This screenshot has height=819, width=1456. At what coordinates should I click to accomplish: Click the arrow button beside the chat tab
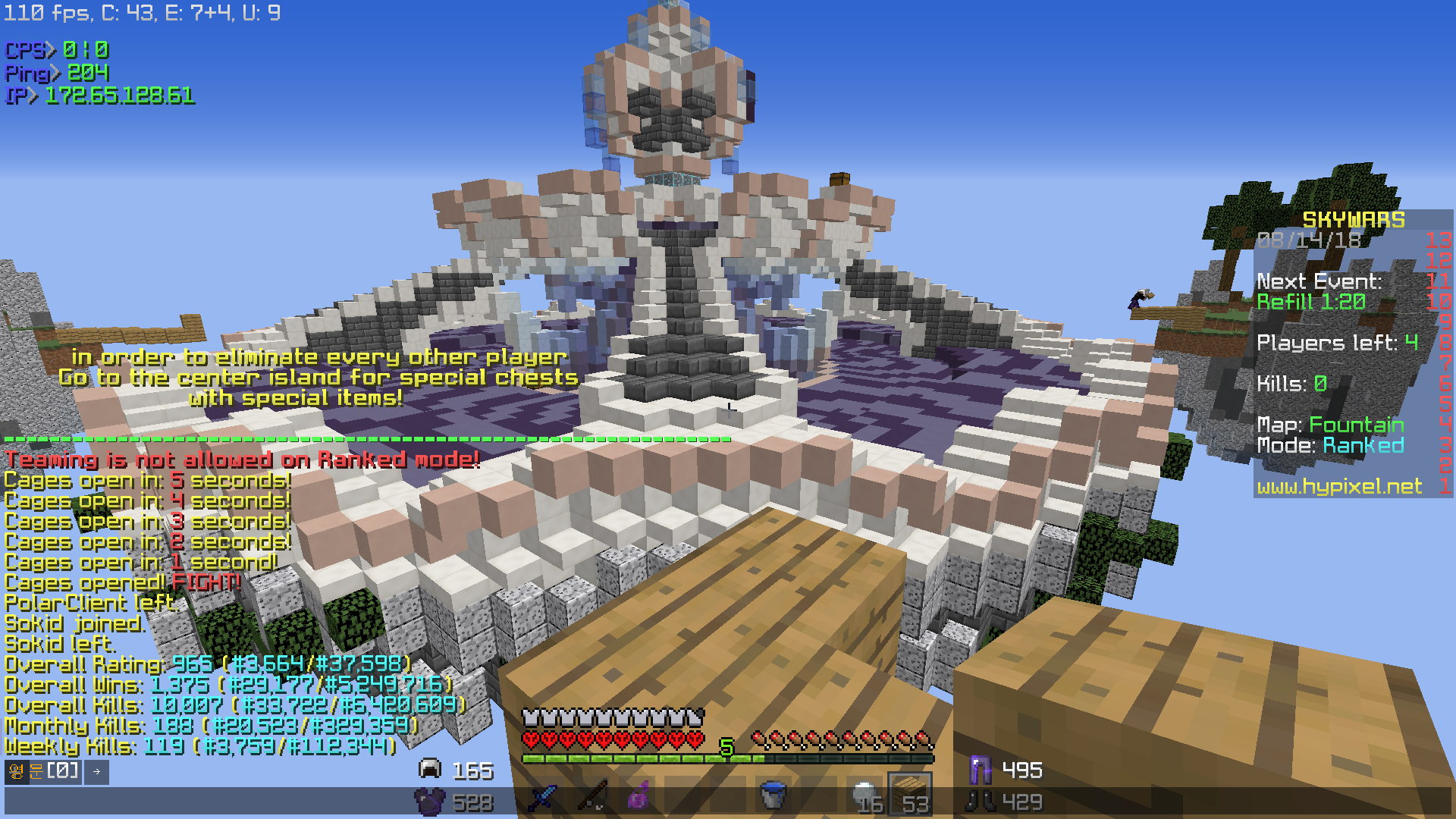point(96,772)
